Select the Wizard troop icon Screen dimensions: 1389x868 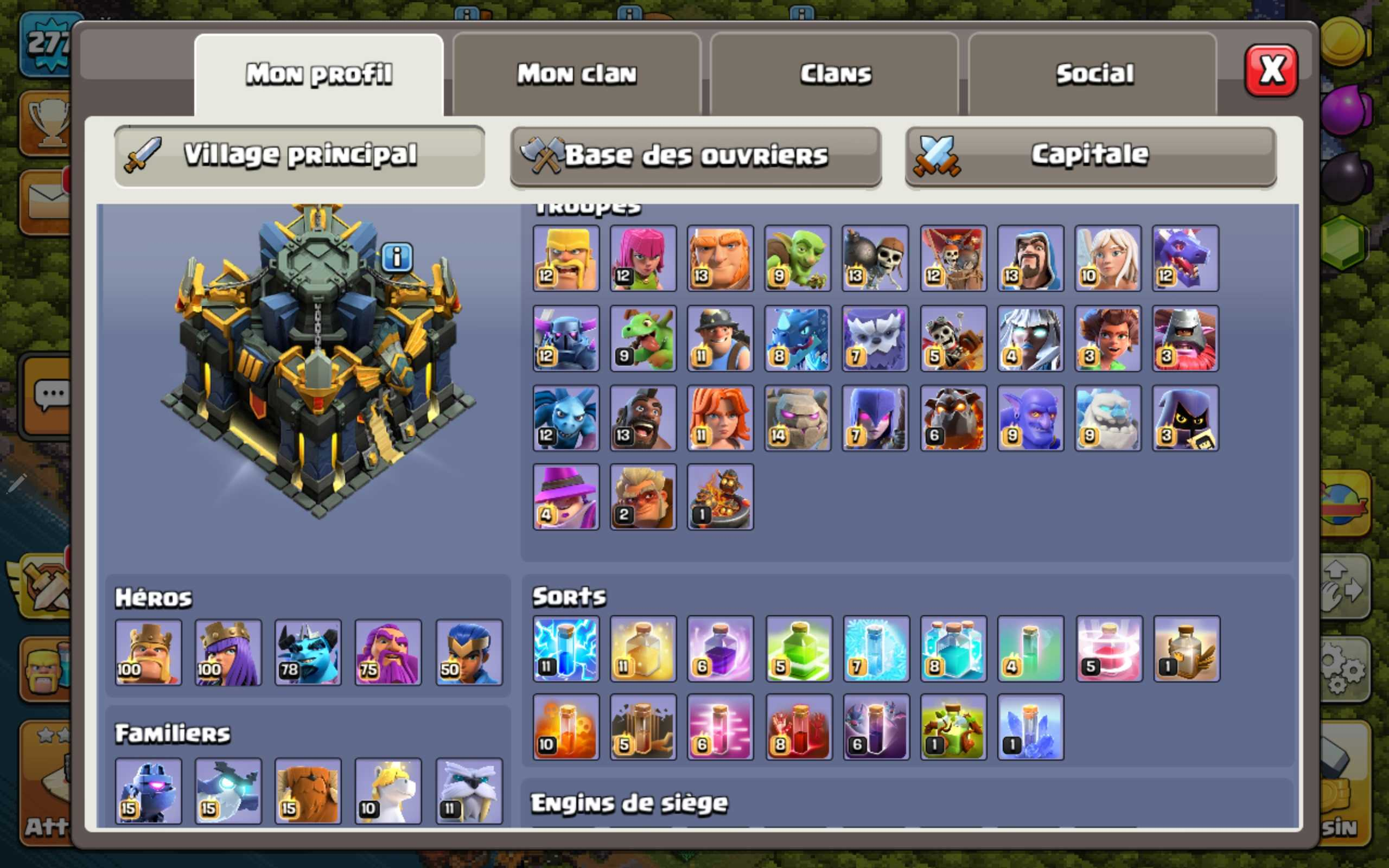(x=1030, y=258)
